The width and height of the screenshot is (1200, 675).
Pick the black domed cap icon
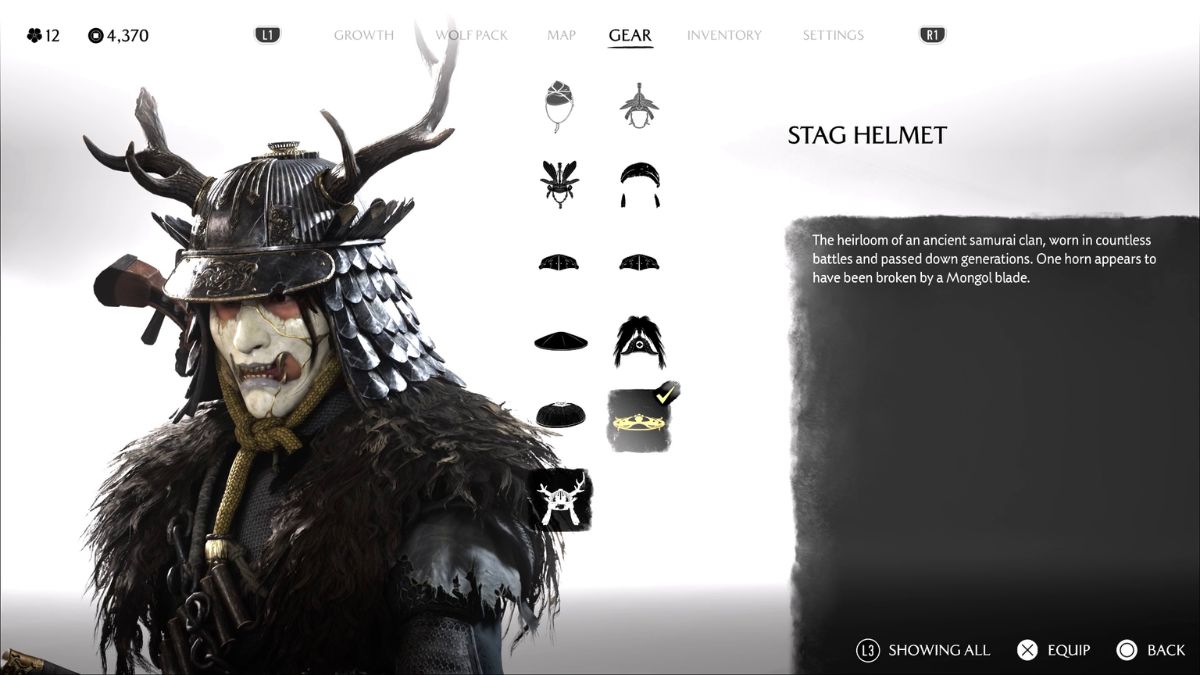point(560,416)
